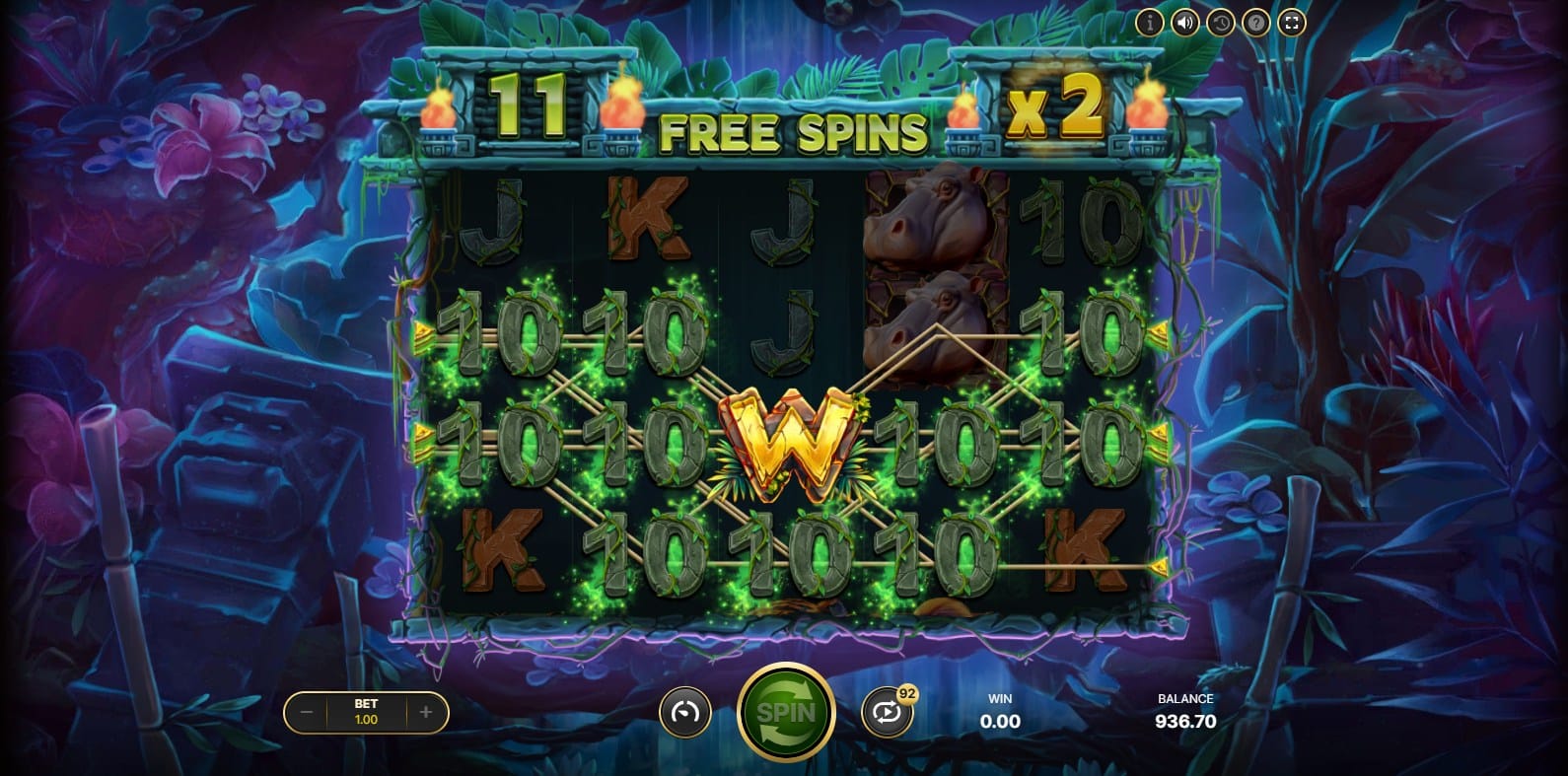Click the green SPIN button
This screenshot has width=1568, height=776.
786,712
